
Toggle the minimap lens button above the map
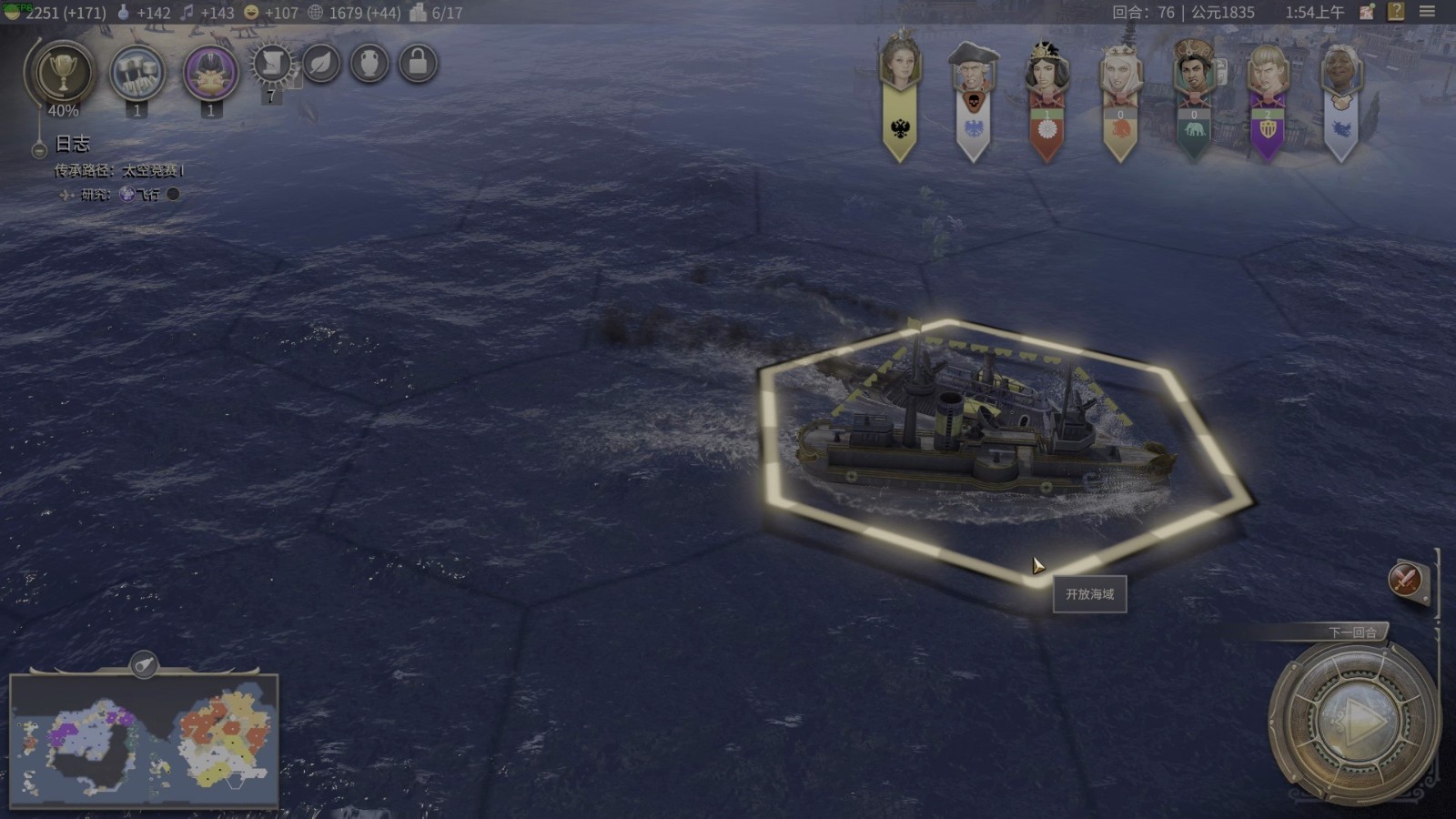(144, 665)
